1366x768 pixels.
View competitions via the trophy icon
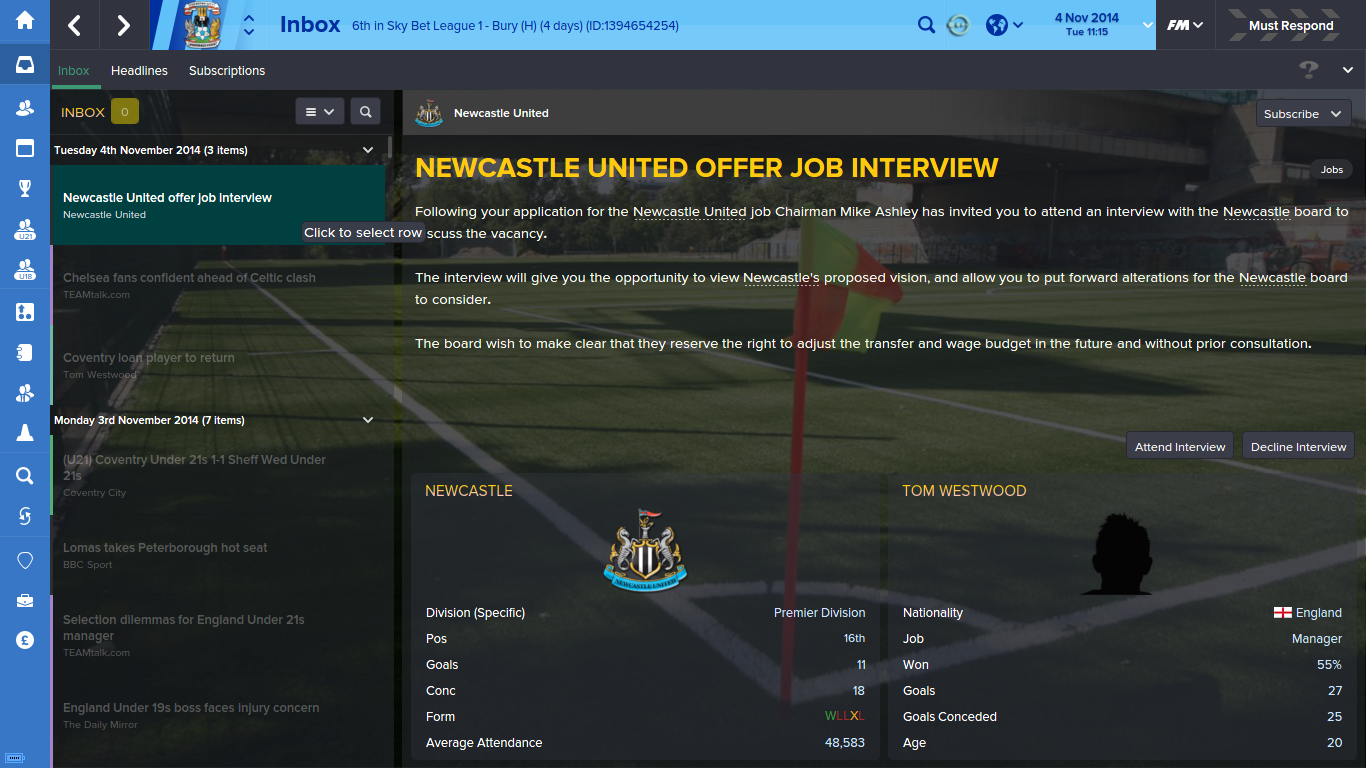pos(24,188)
